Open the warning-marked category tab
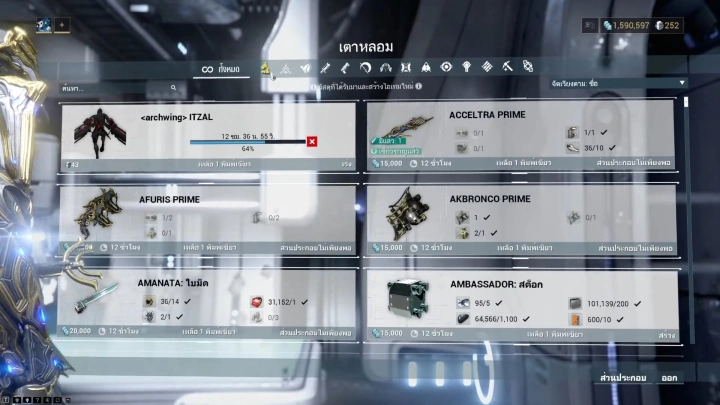The width and height of the screenshot is (720, 405). pos(266,69)
